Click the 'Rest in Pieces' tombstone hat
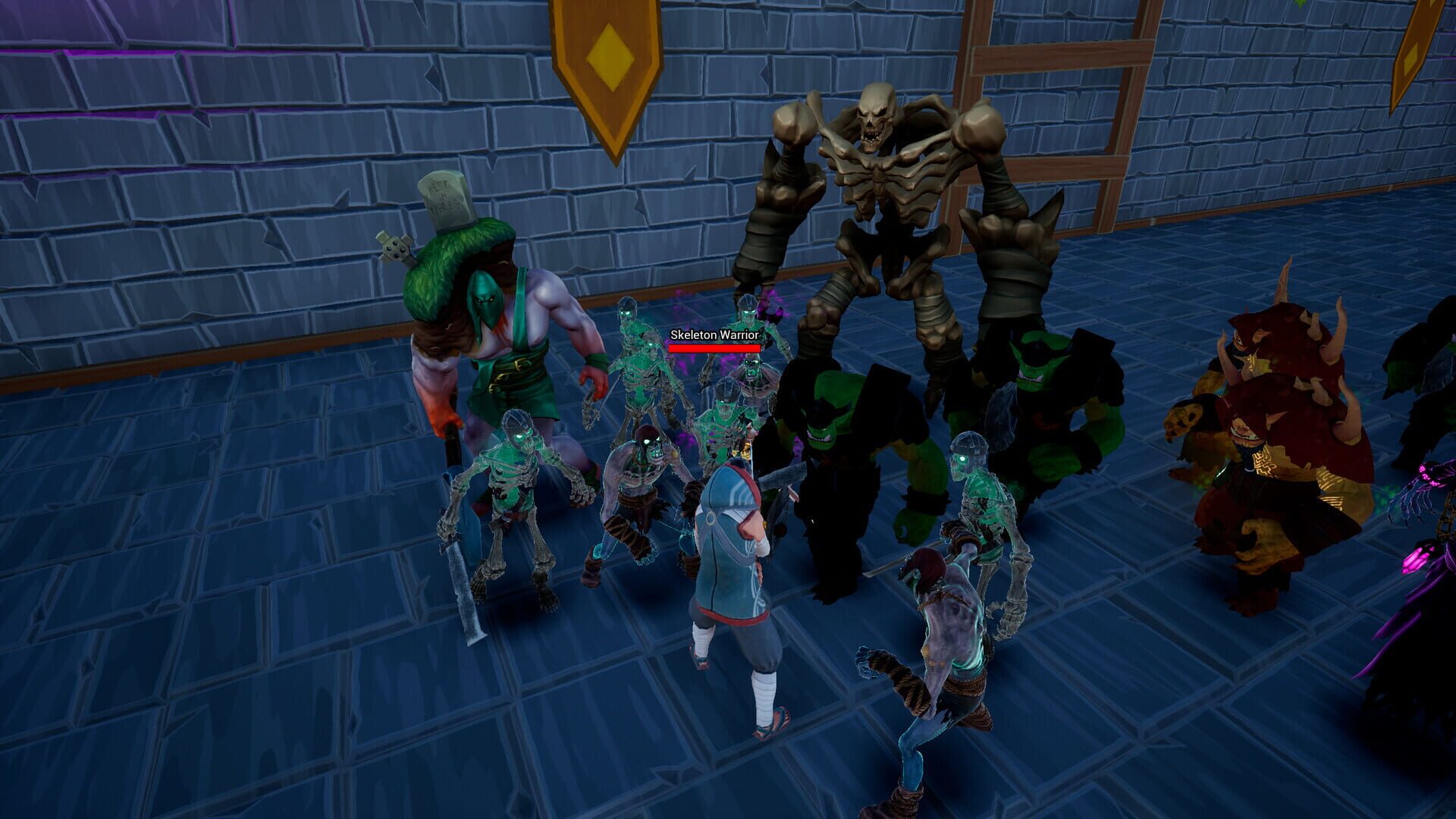This screenshot has width=1456, height=819. coord(444,201)
